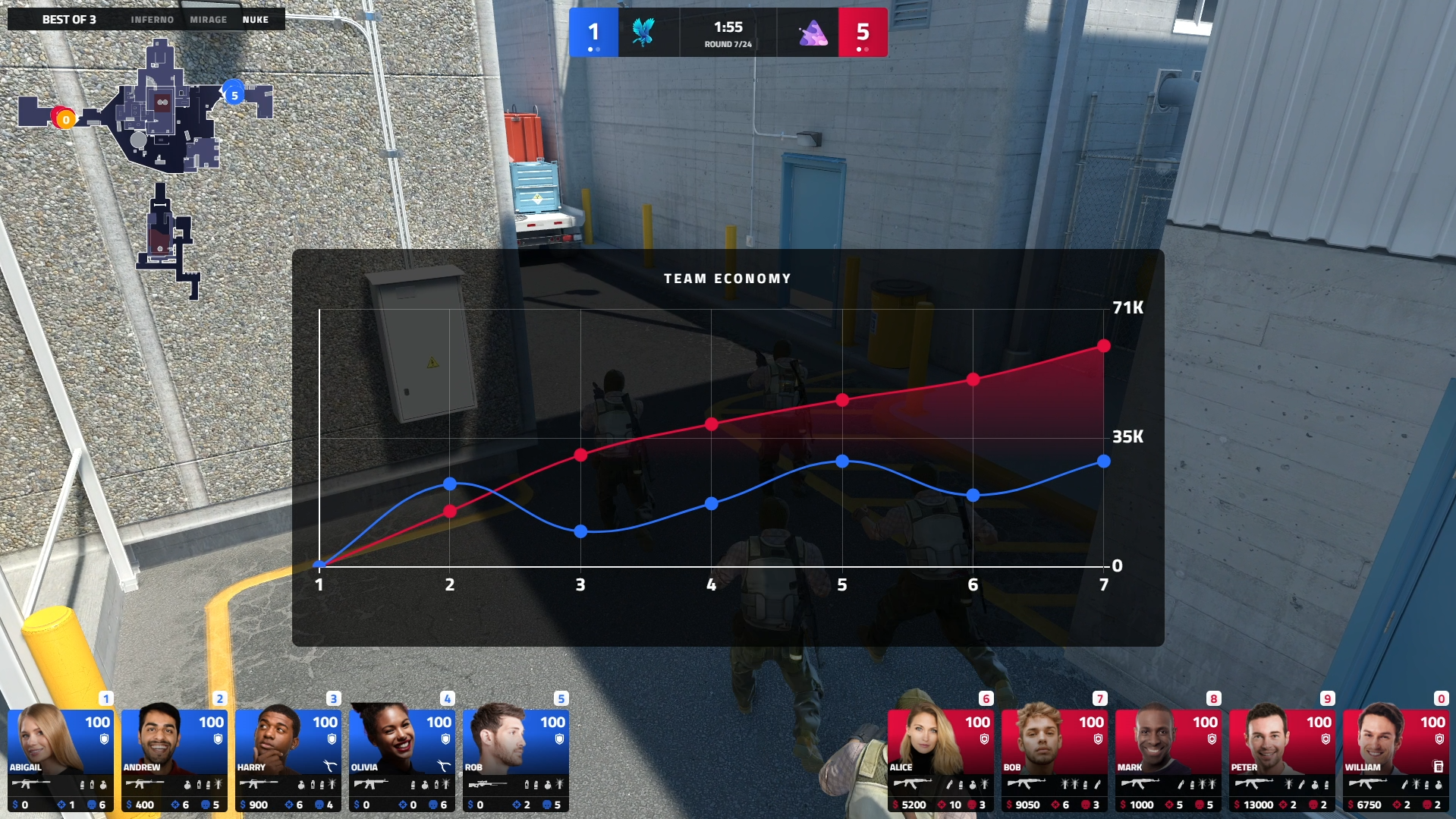This screenshot has height=819, width=1456.
Task: Switch to the MIRAGE map tab
Action: pos(209,20)
